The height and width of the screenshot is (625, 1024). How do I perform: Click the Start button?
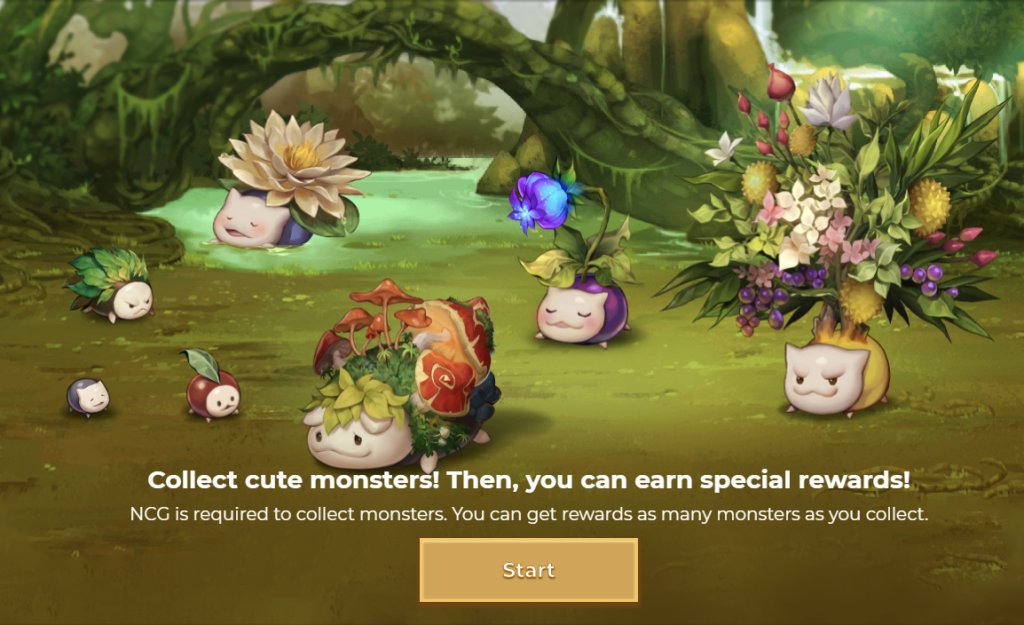(528, 570)
